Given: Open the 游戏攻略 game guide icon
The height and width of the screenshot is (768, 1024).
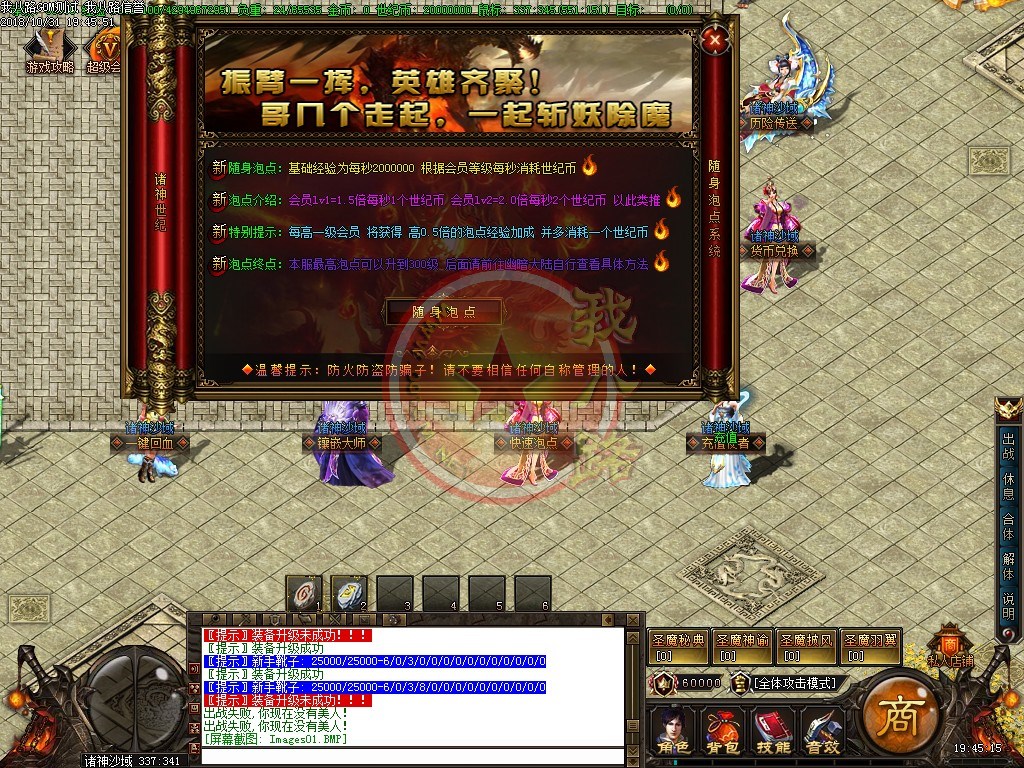Looking at the screenshot, I should click(49, 52).
